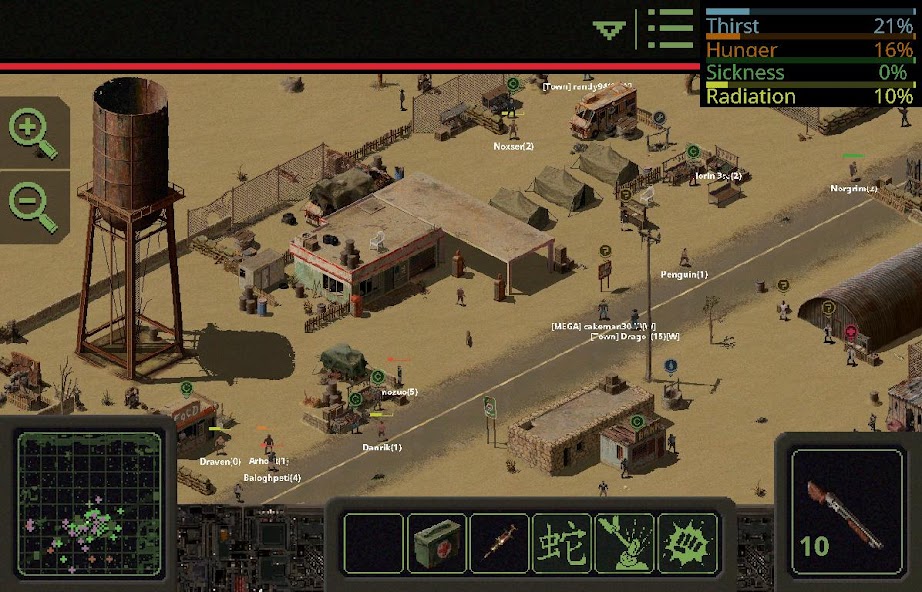Activate the smashing splash attack skill

(x=624, y=543)
